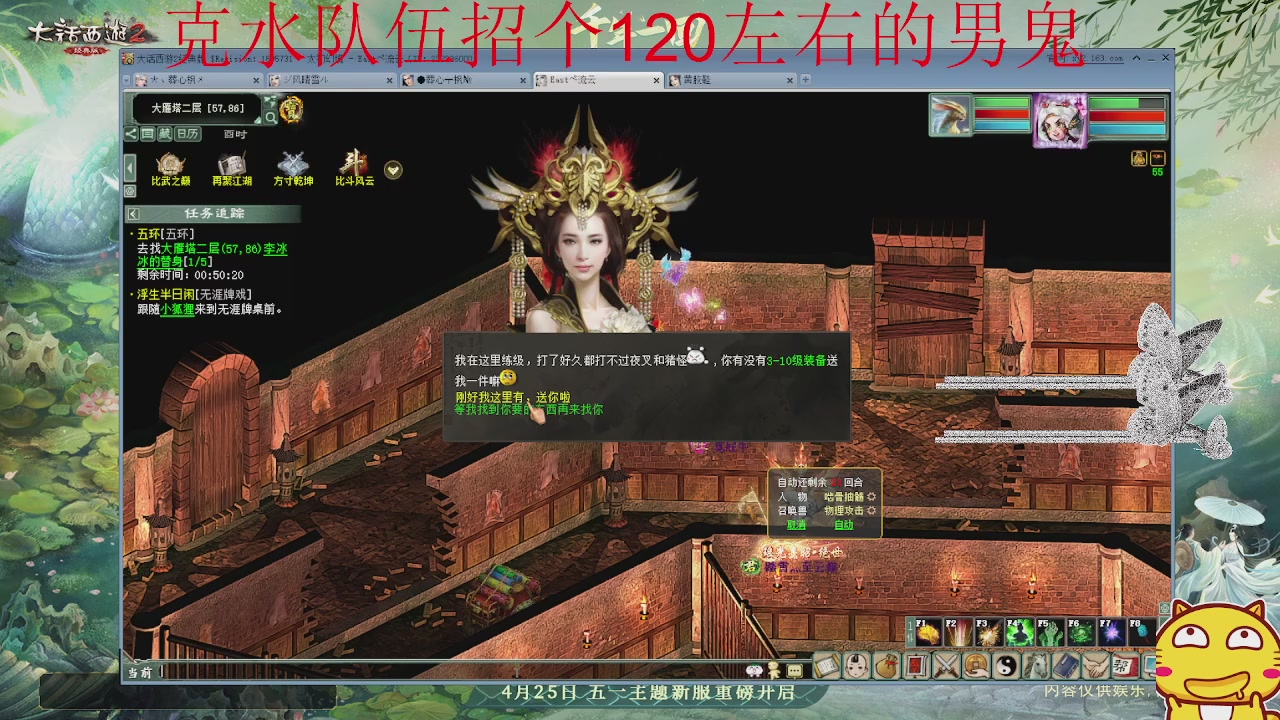Enable 自动 auto-battle in the combat panel
The width and height of the screenshot is (1280, 720).
pyautogui.click(x=843, y=524)
